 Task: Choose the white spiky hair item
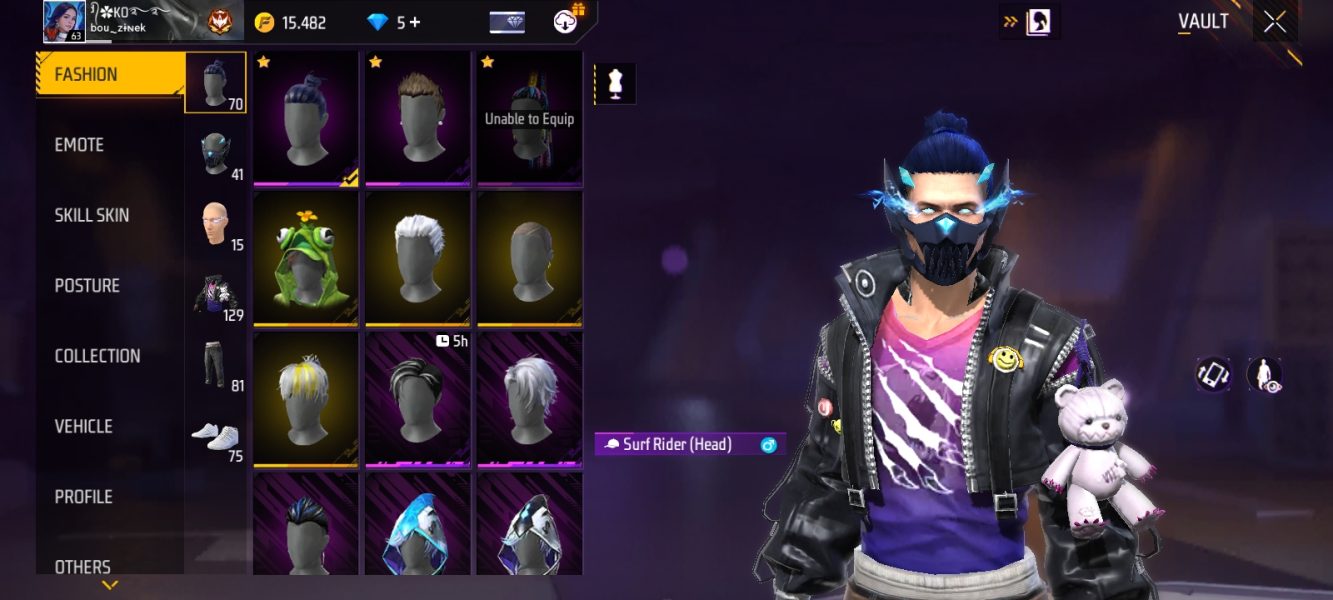coord(417,258)
